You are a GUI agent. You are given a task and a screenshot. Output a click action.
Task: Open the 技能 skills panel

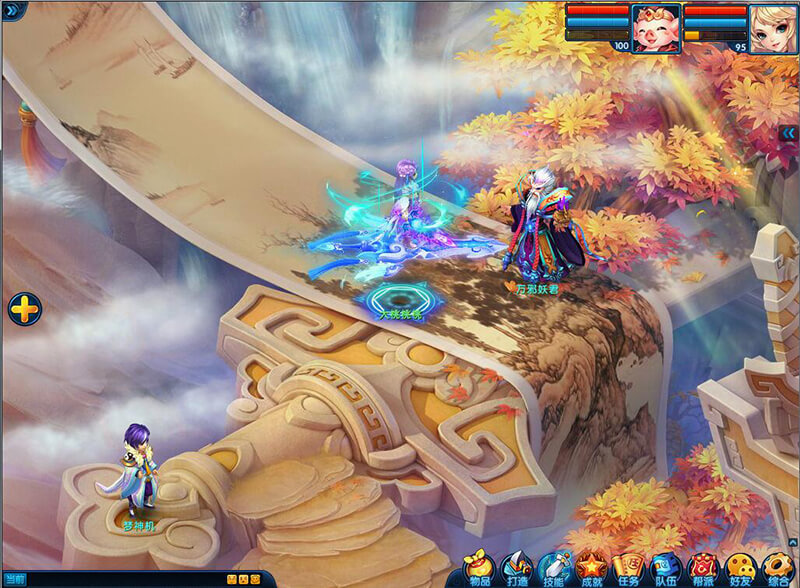[x=553, y=568]
